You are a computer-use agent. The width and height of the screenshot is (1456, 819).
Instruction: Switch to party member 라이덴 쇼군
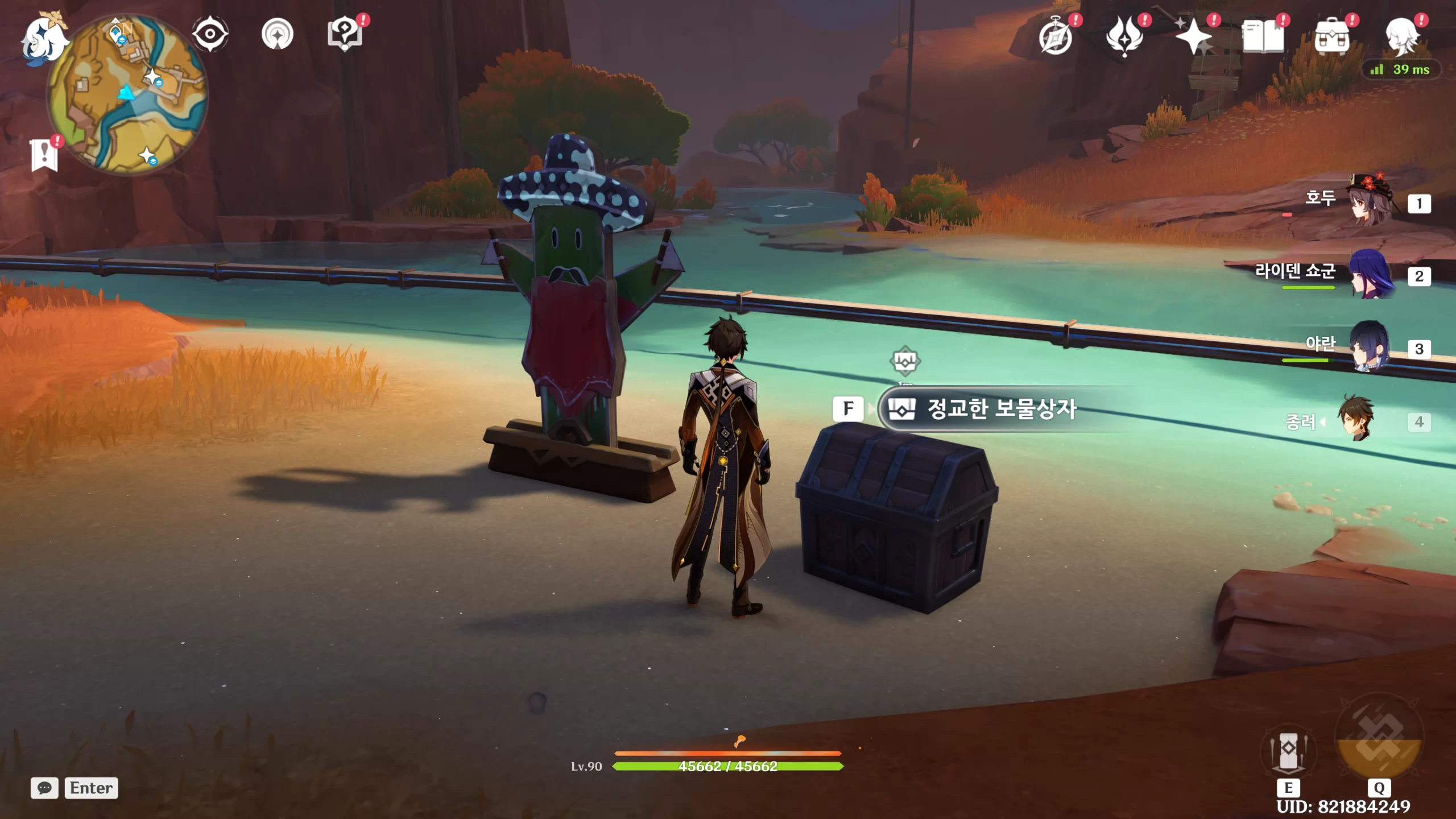coord(1371,274)
